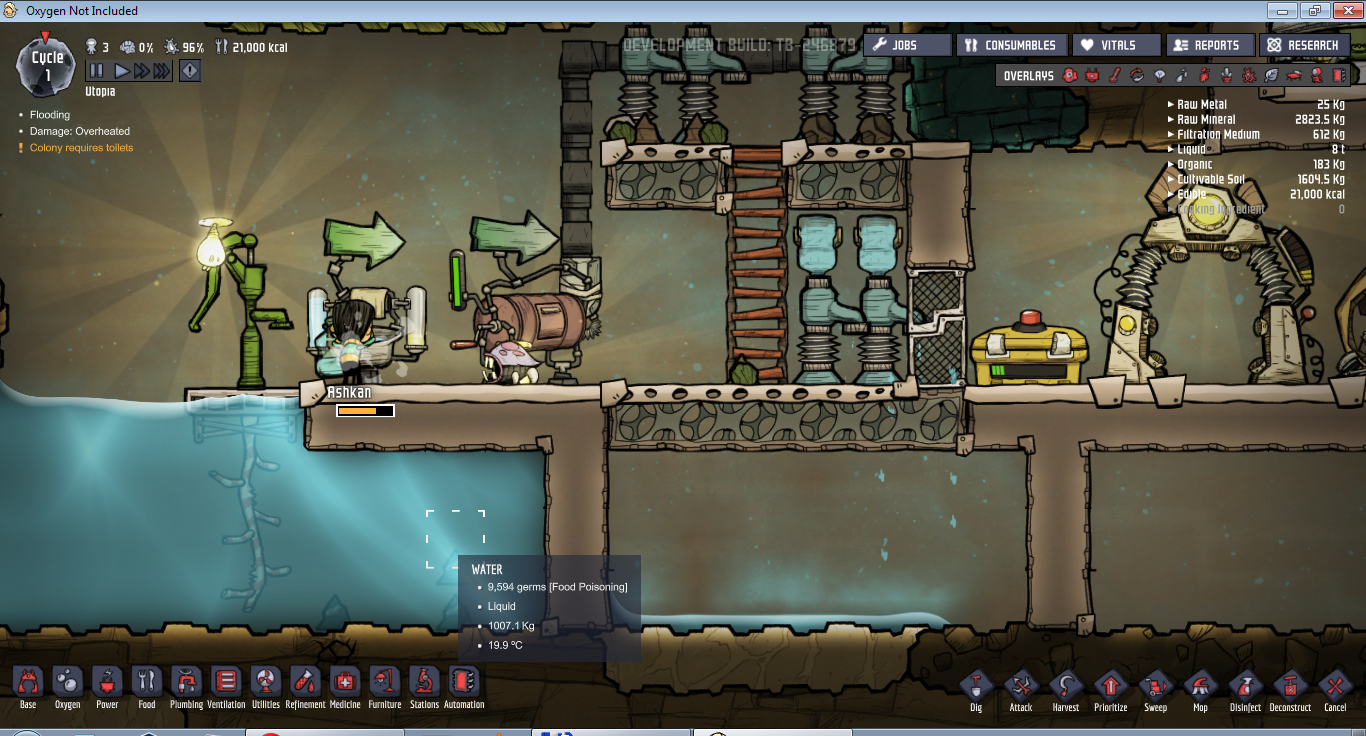Switch to the Vitals screen
This screenshot has height=736, width=1366.
(1115, 44)
